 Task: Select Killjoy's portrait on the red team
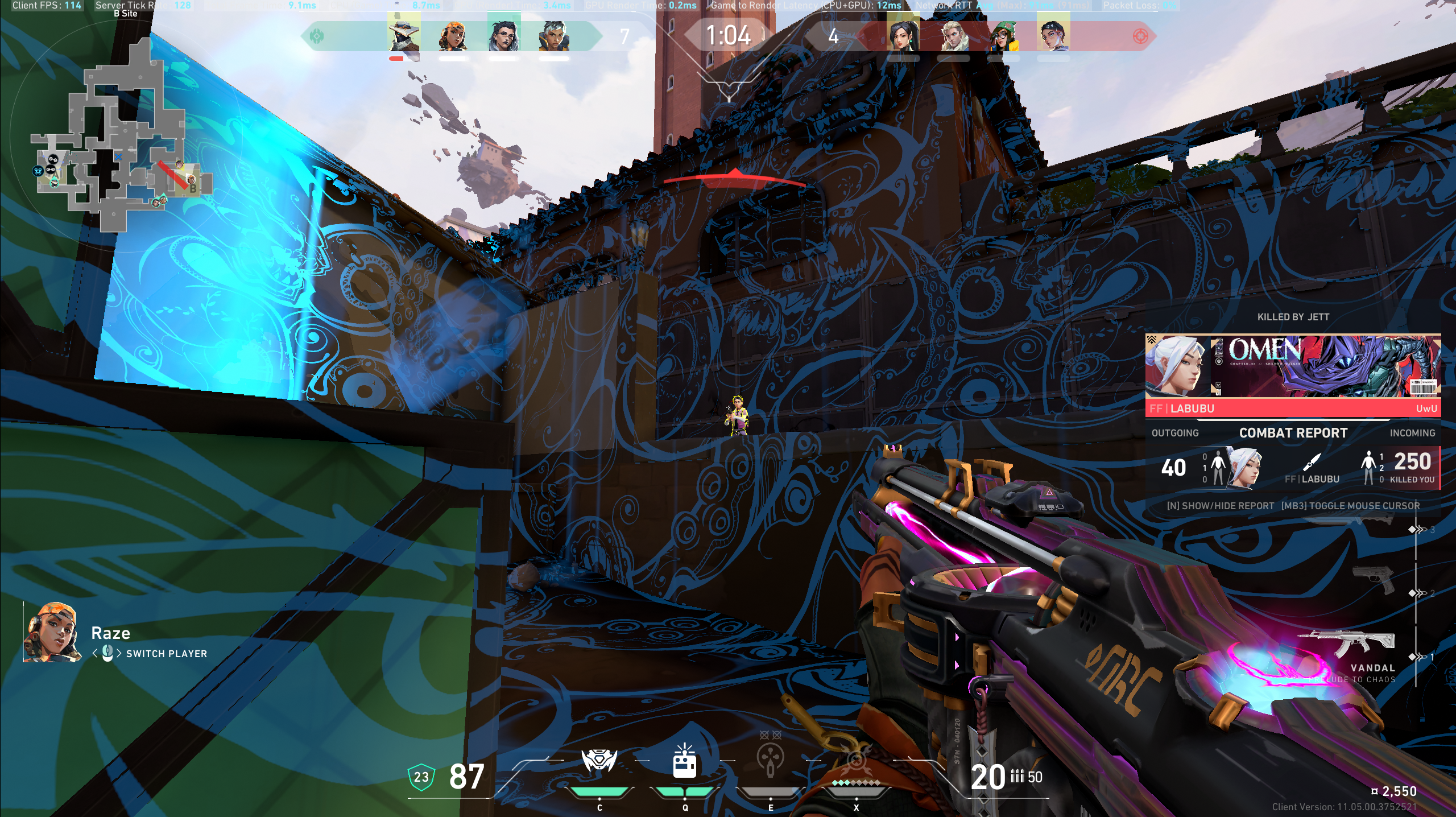pyautogui.click(x=1003, y=35)
